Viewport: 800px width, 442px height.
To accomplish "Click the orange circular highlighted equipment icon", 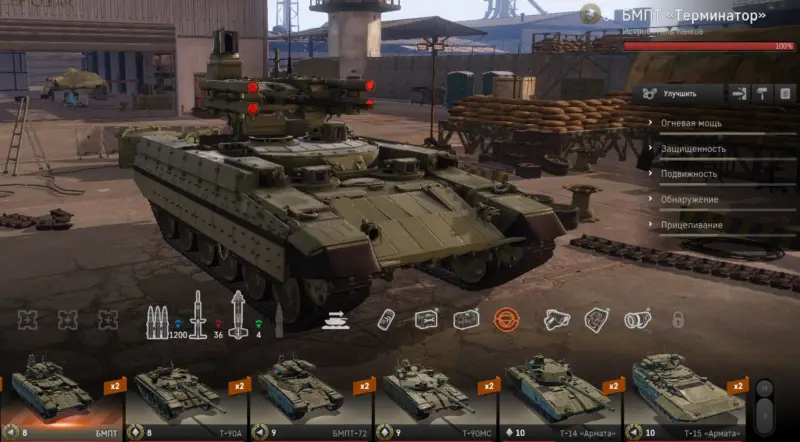I will point(505,319).
